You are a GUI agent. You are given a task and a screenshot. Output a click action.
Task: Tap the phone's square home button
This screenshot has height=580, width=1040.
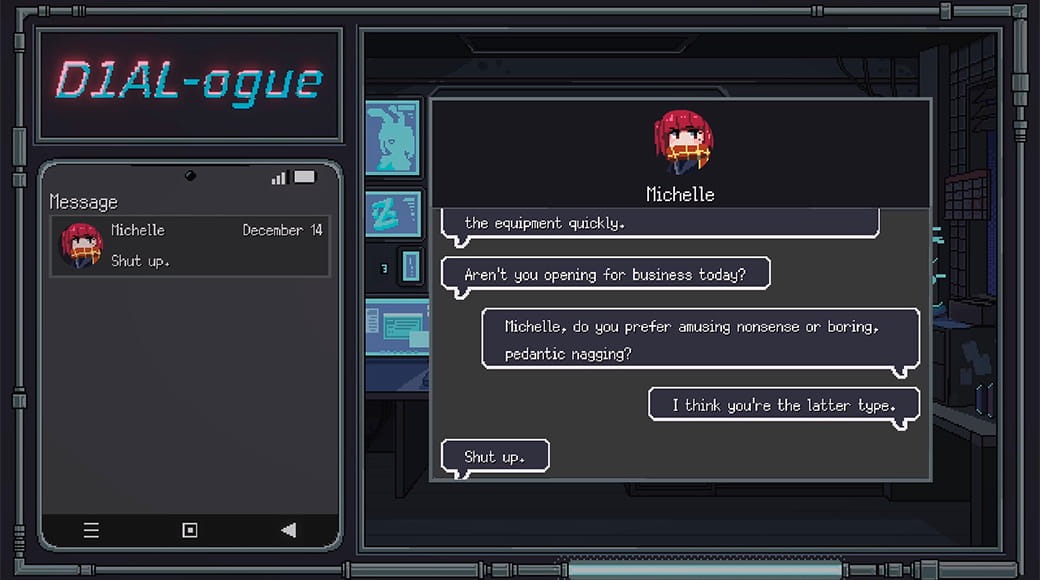[x=190, y=530]
